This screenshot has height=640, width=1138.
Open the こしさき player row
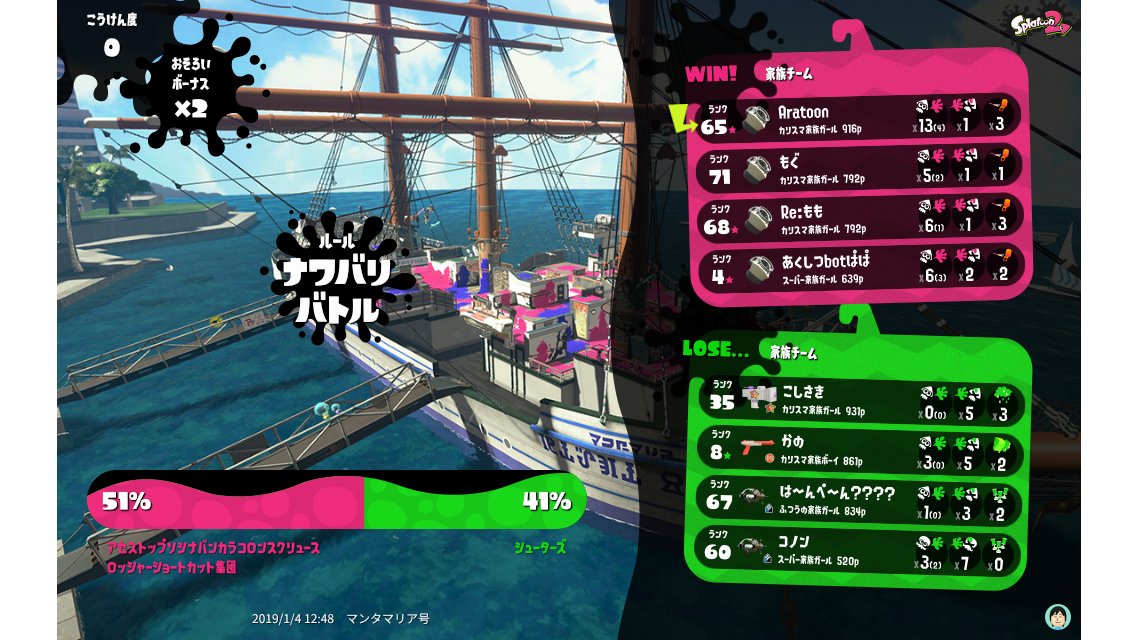(860, 400)
